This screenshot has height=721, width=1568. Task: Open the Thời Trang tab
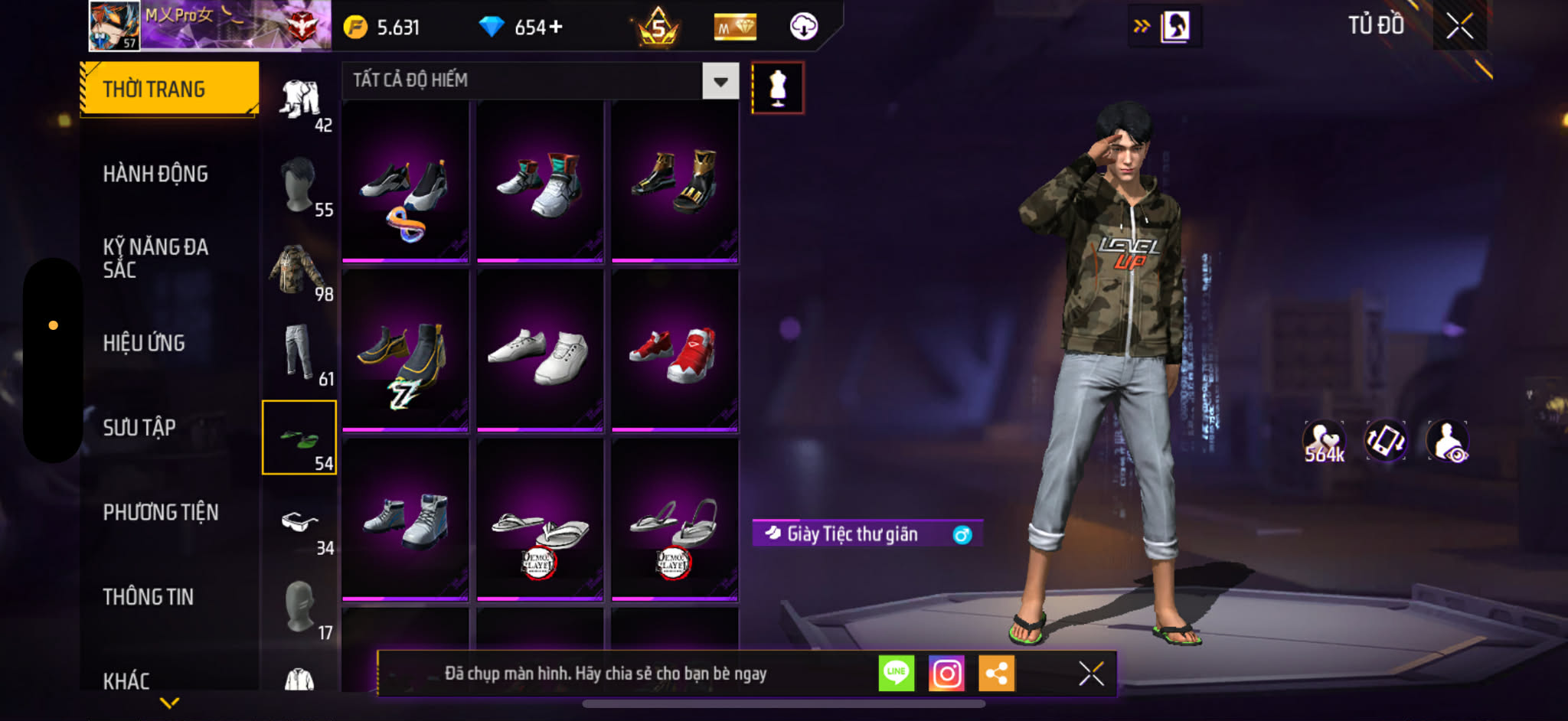click(x=169, y=90)
